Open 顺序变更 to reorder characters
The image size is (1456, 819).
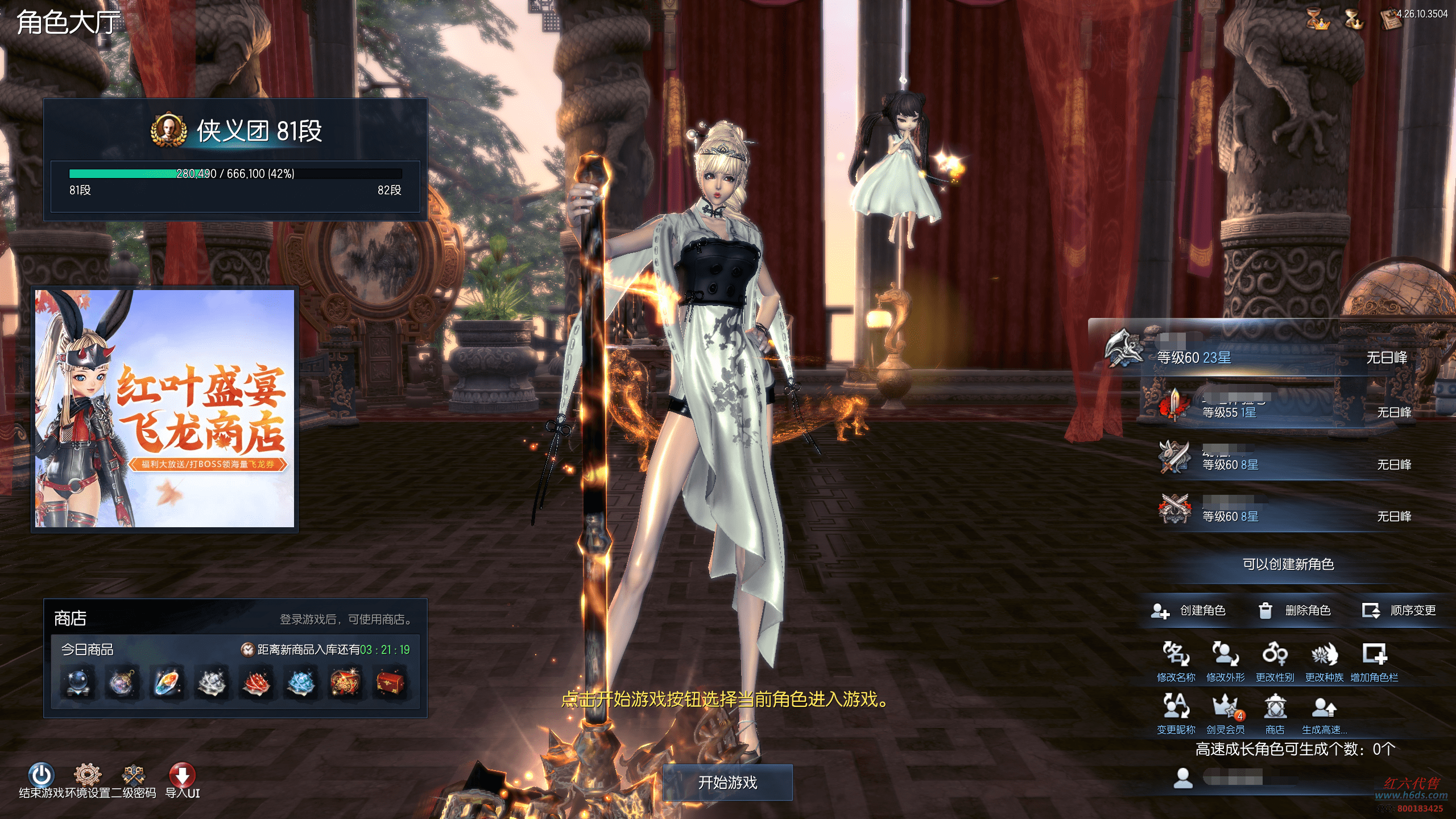tap(1400, 610)
